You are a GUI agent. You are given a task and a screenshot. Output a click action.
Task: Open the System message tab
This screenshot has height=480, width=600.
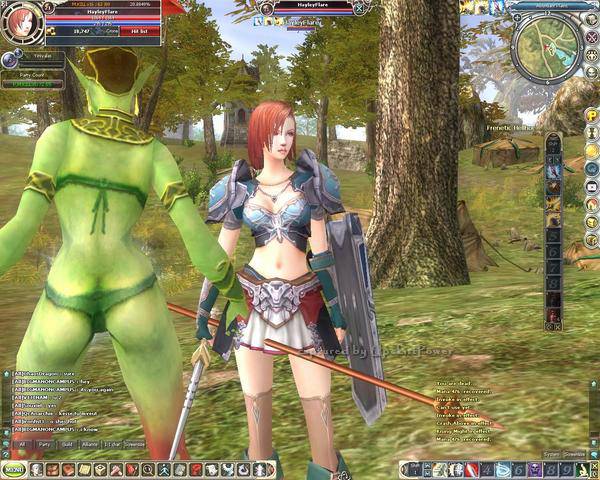pos(549,454)
